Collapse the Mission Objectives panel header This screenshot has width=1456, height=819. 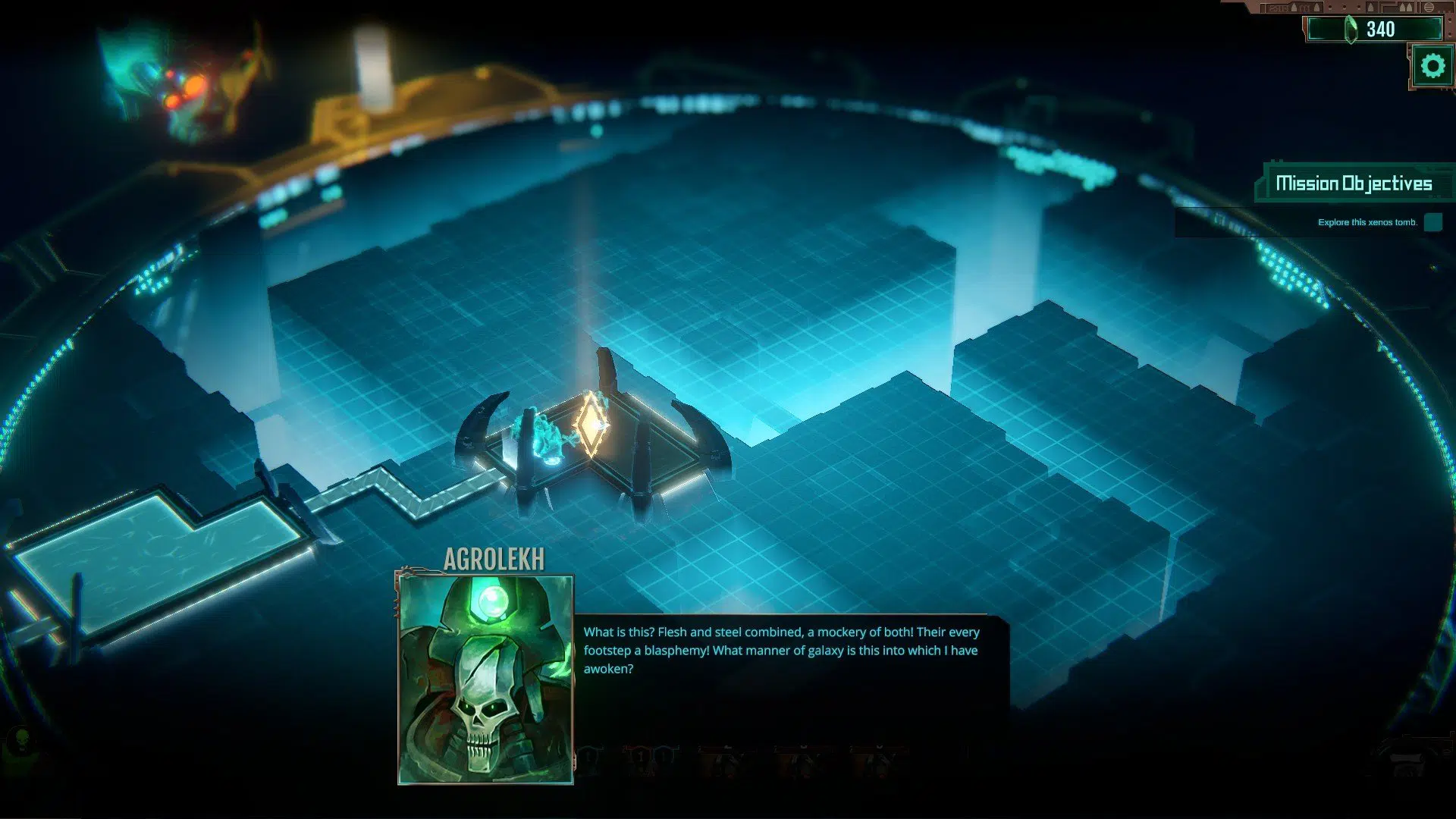[1354, 184]
